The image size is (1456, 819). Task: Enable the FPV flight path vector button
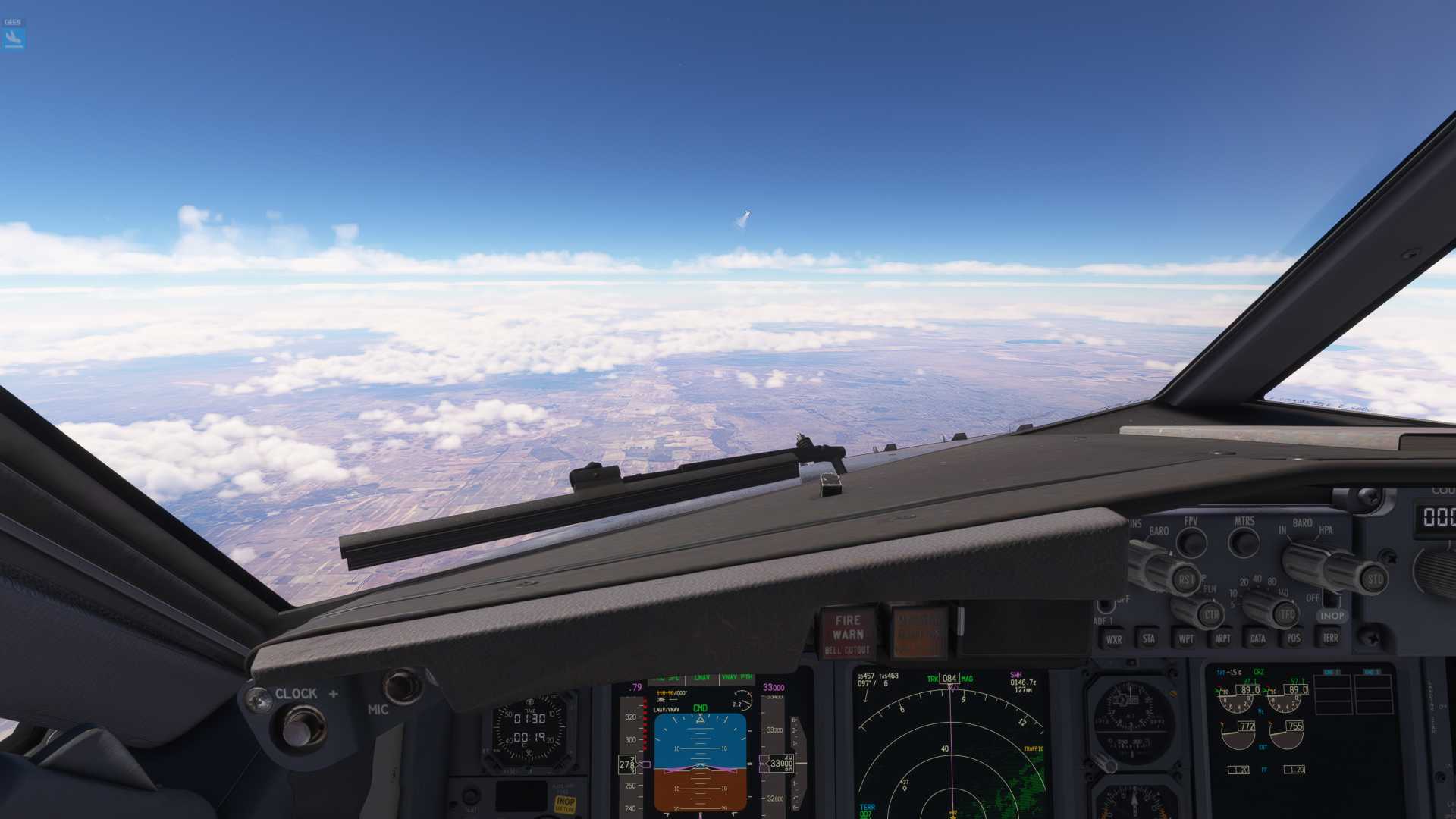pos(1191,542)
